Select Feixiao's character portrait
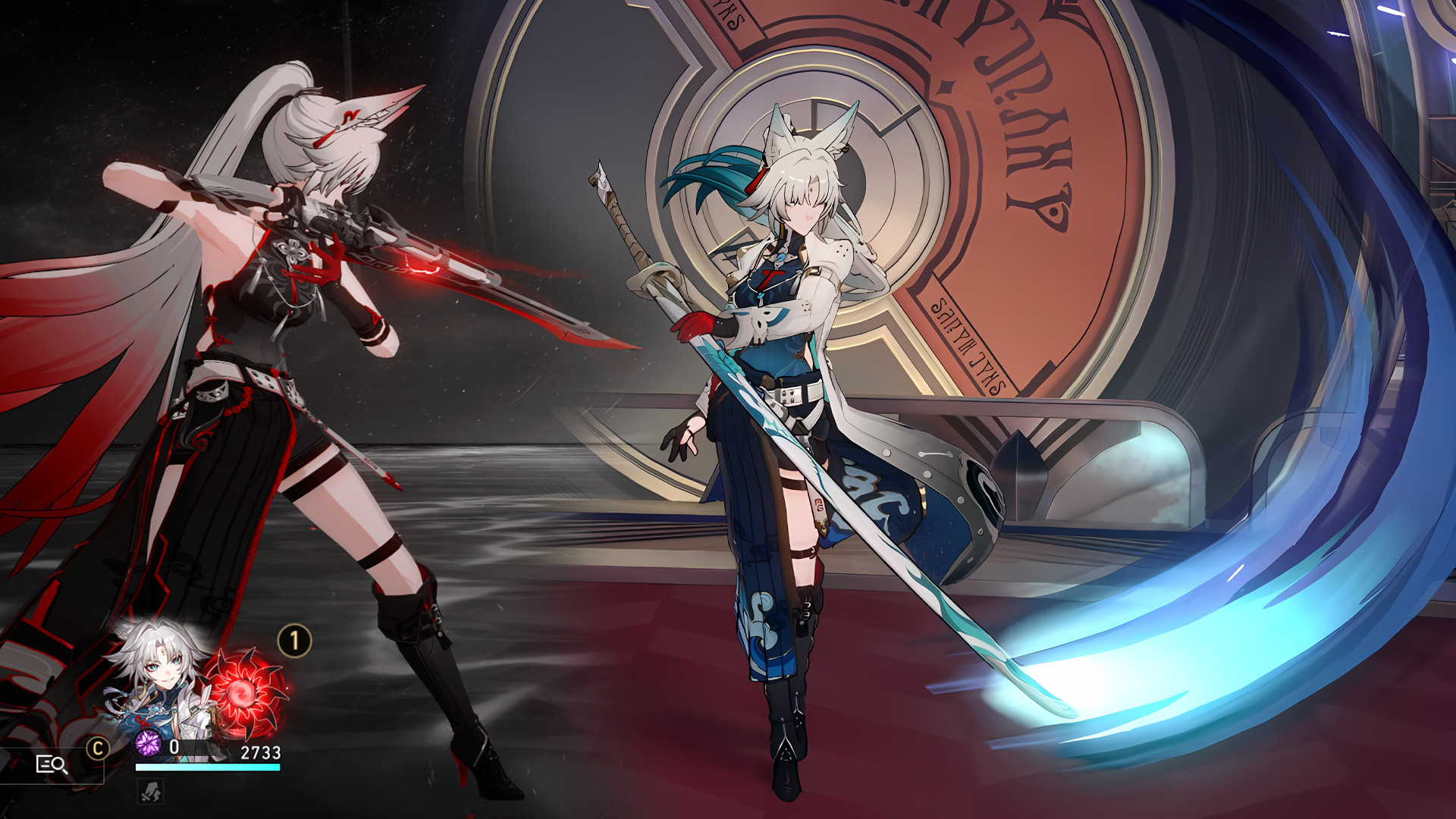Viewport: 1456px width, 819px height. (x=160, y=673)
